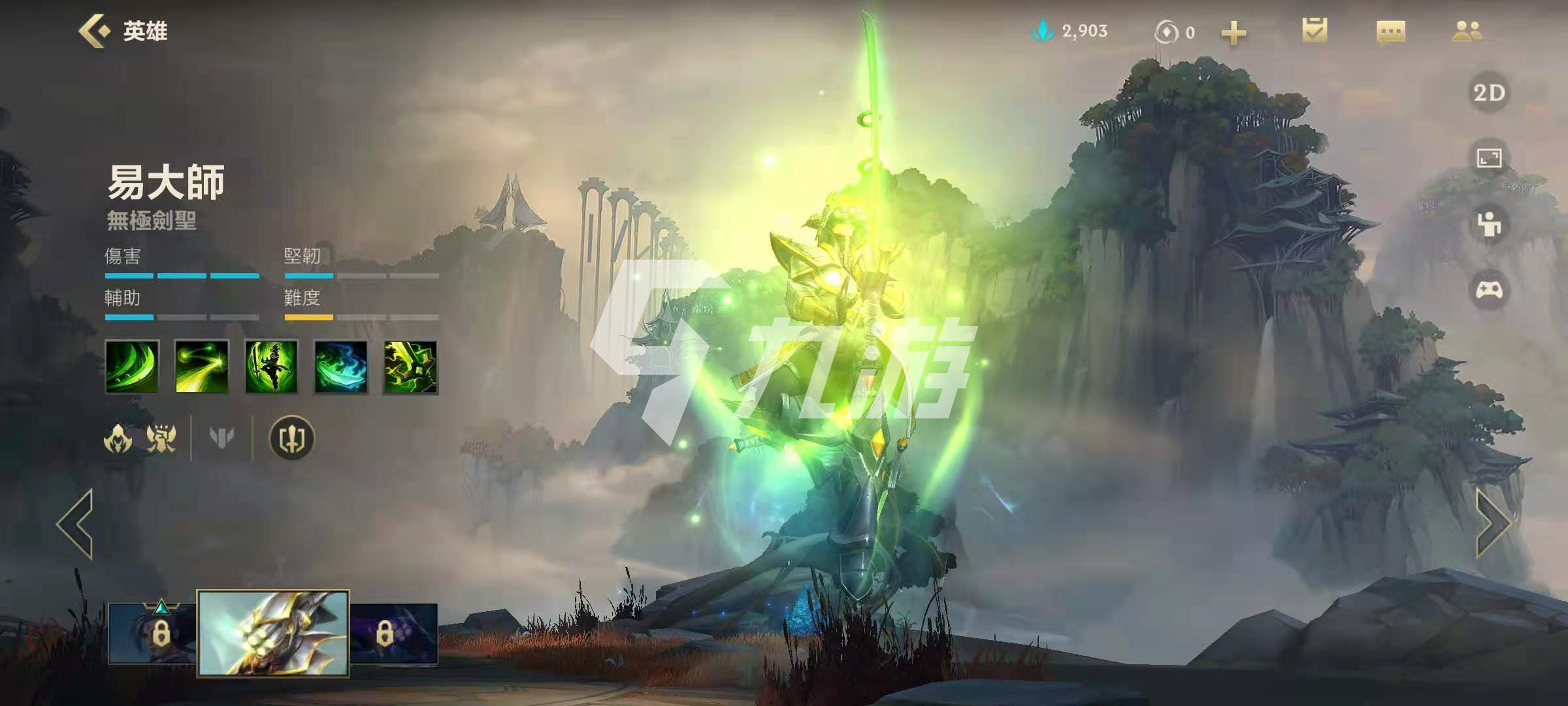Viewport: 1568px width, 706px height.
Task: Click the gamepad try-out button
Action: [1489, 290]
